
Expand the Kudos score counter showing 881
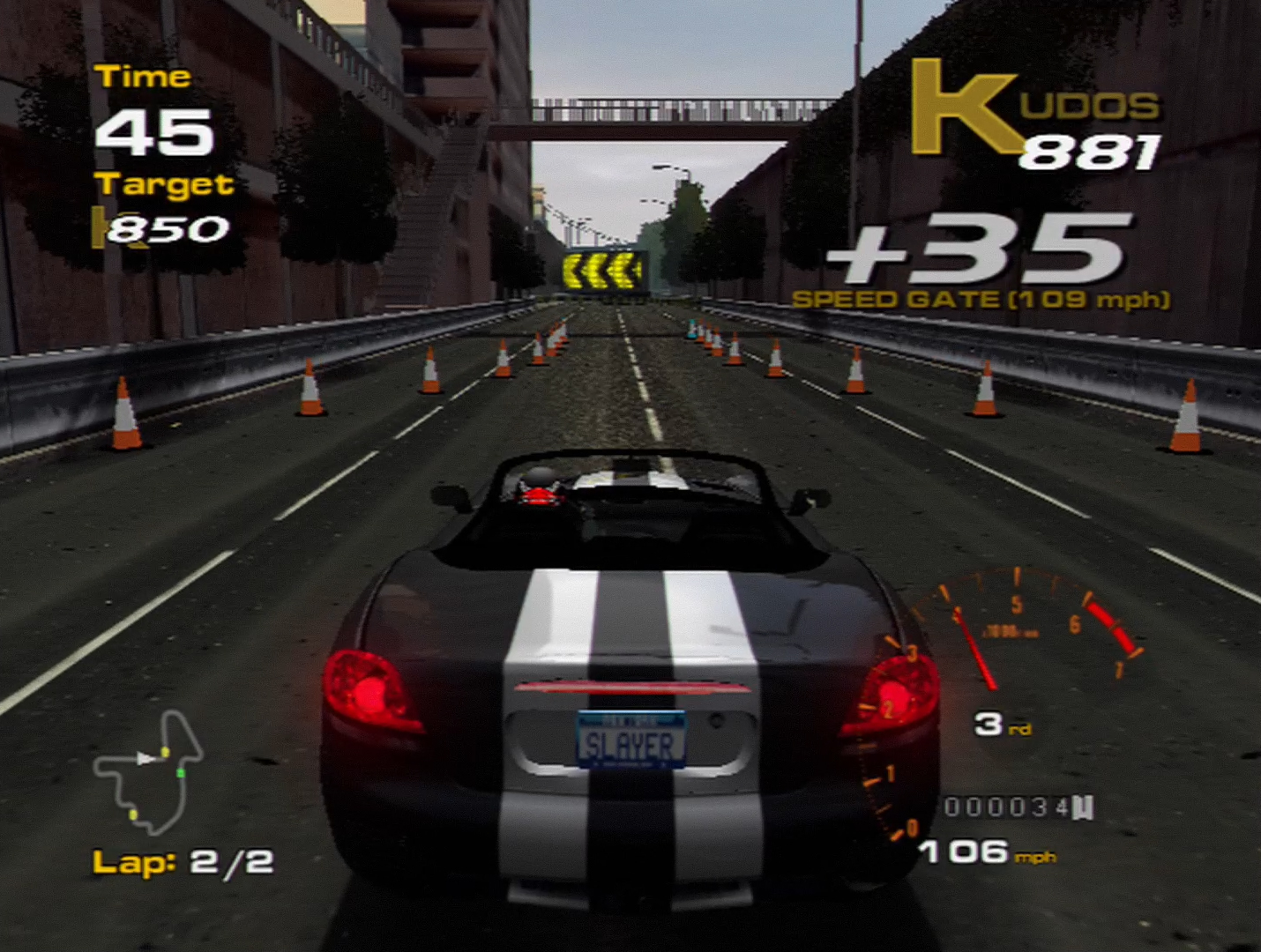pyautogui.click(x=1093, y=150)
